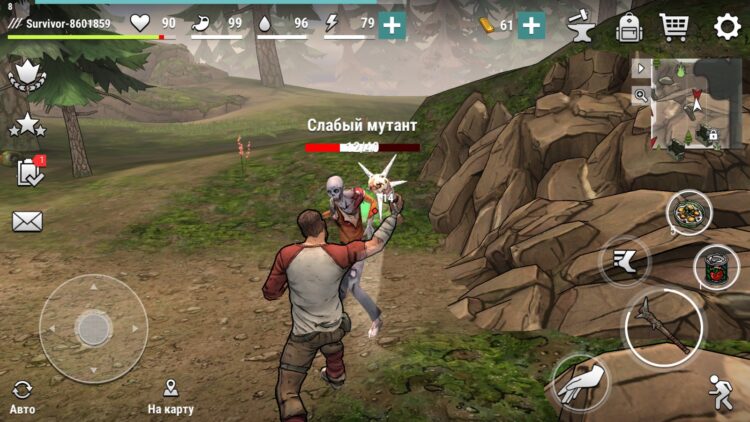
Task: Activate the winged boot sprint ability
Action: coord(625,261)
